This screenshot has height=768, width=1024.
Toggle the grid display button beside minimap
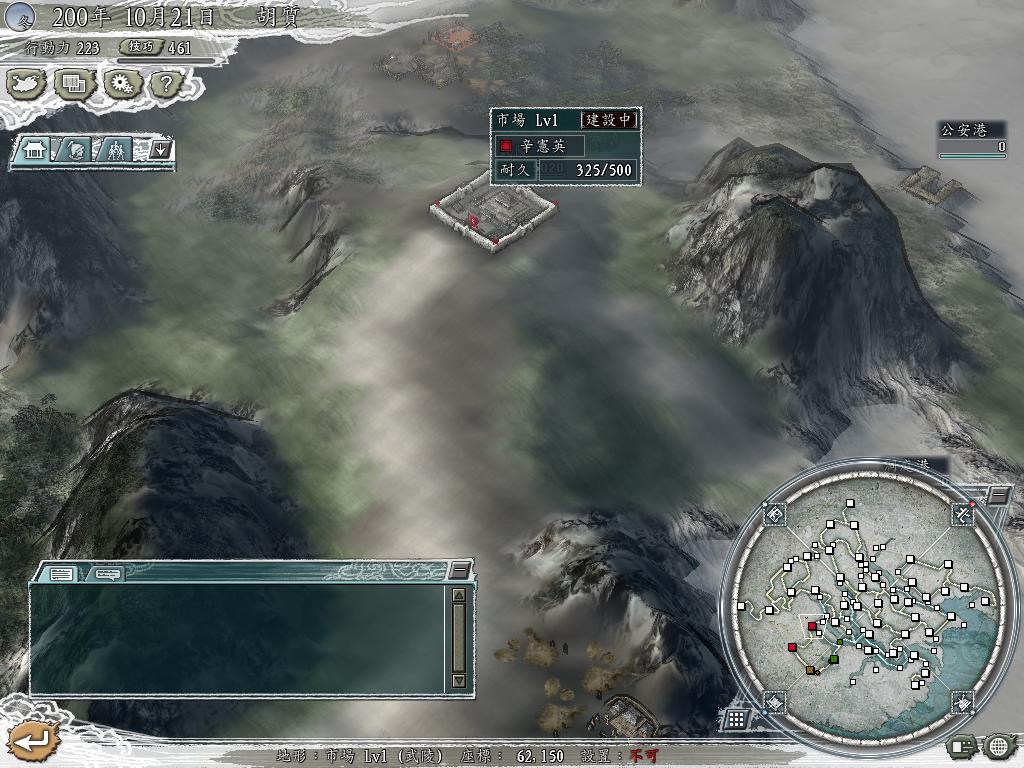(x=735, y=718)
